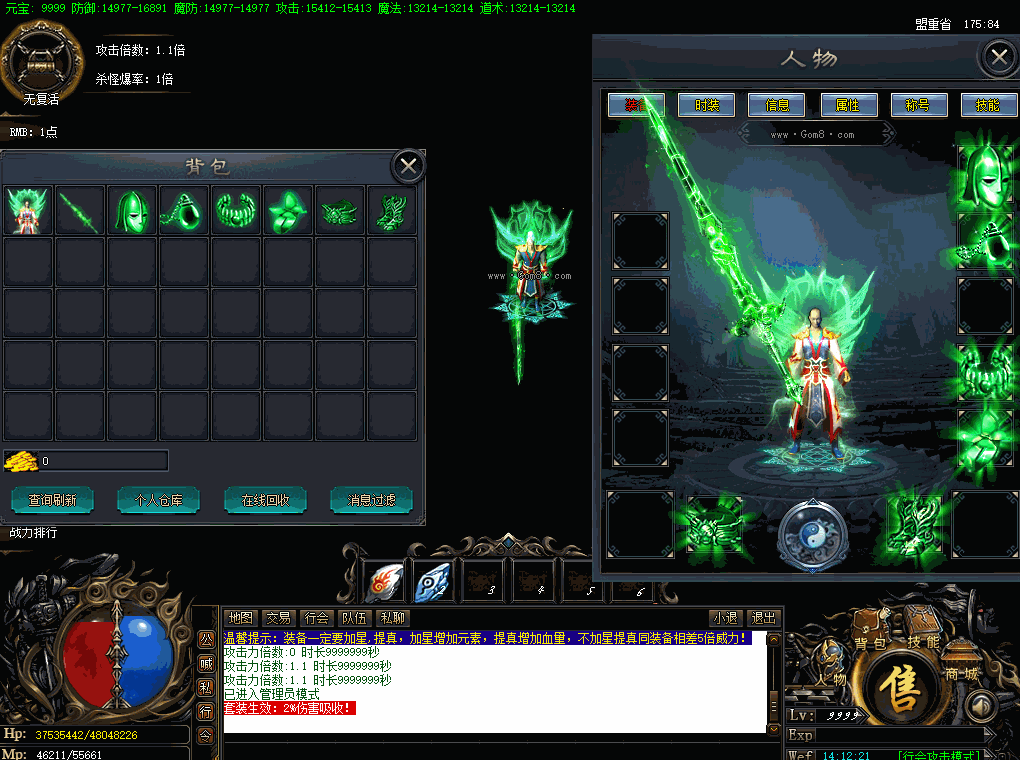Open the 信息 info tab
The height and width of the screenshot is (760, 1020).
(x=777, y=105)
